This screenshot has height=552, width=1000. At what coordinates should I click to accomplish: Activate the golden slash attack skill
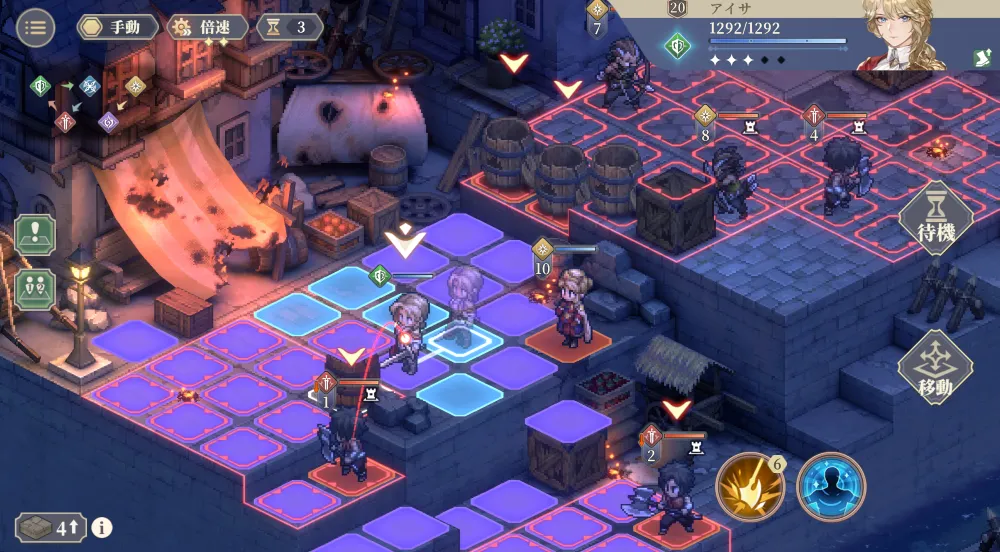[750, 487]
